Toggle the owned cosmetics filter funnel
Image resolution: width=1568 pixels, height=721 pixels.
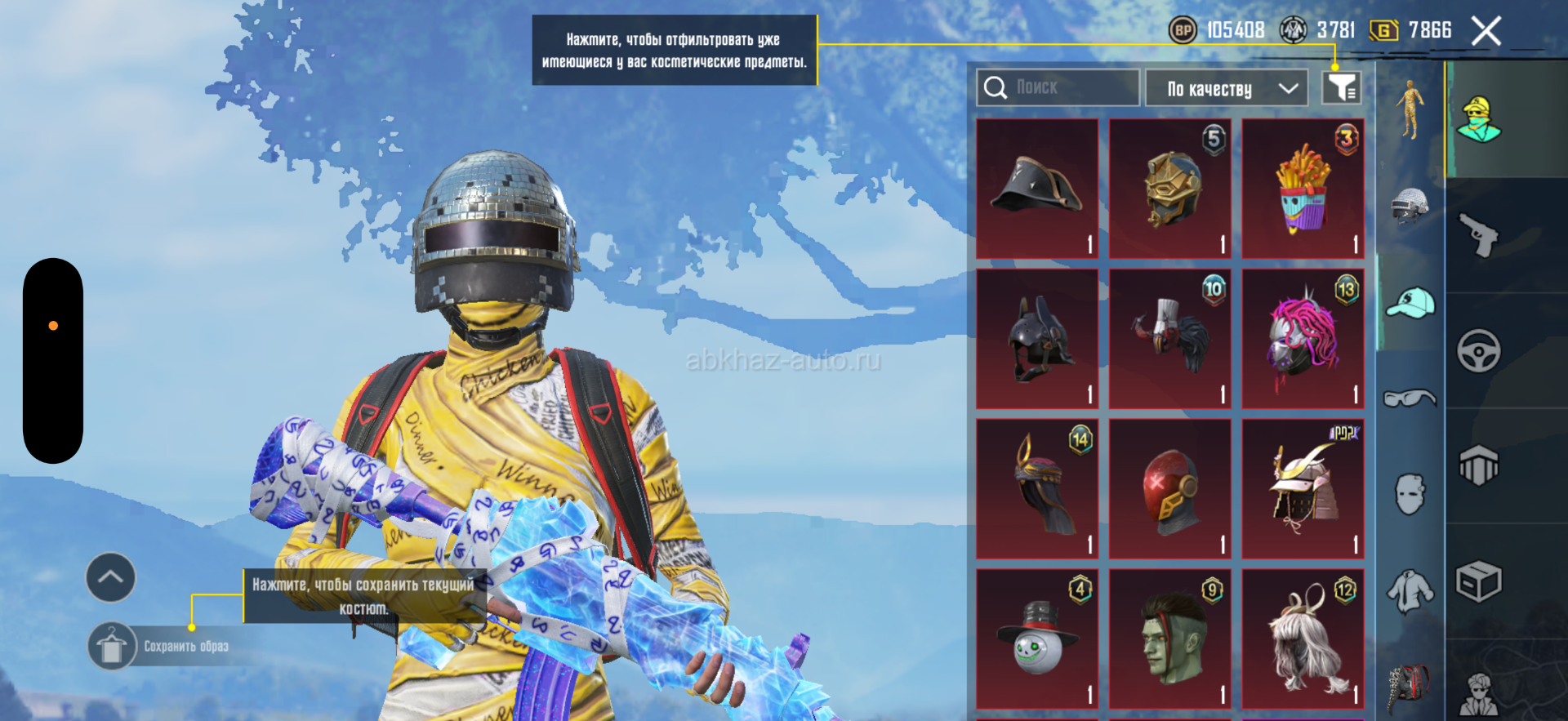[x=1341, y=87]
